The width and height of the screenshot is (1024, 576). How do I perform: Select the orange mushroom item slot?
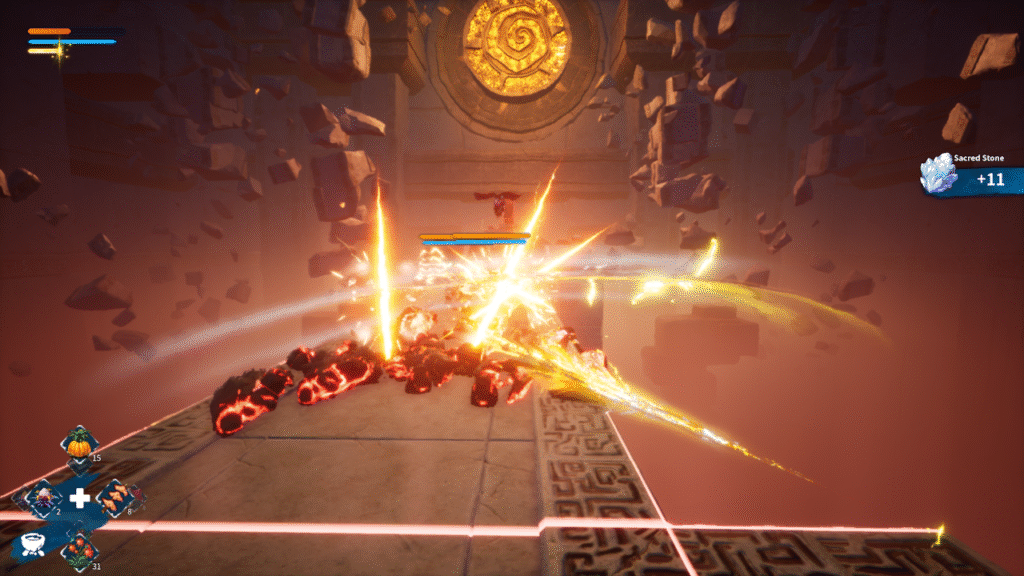click(x=113, y=497)
